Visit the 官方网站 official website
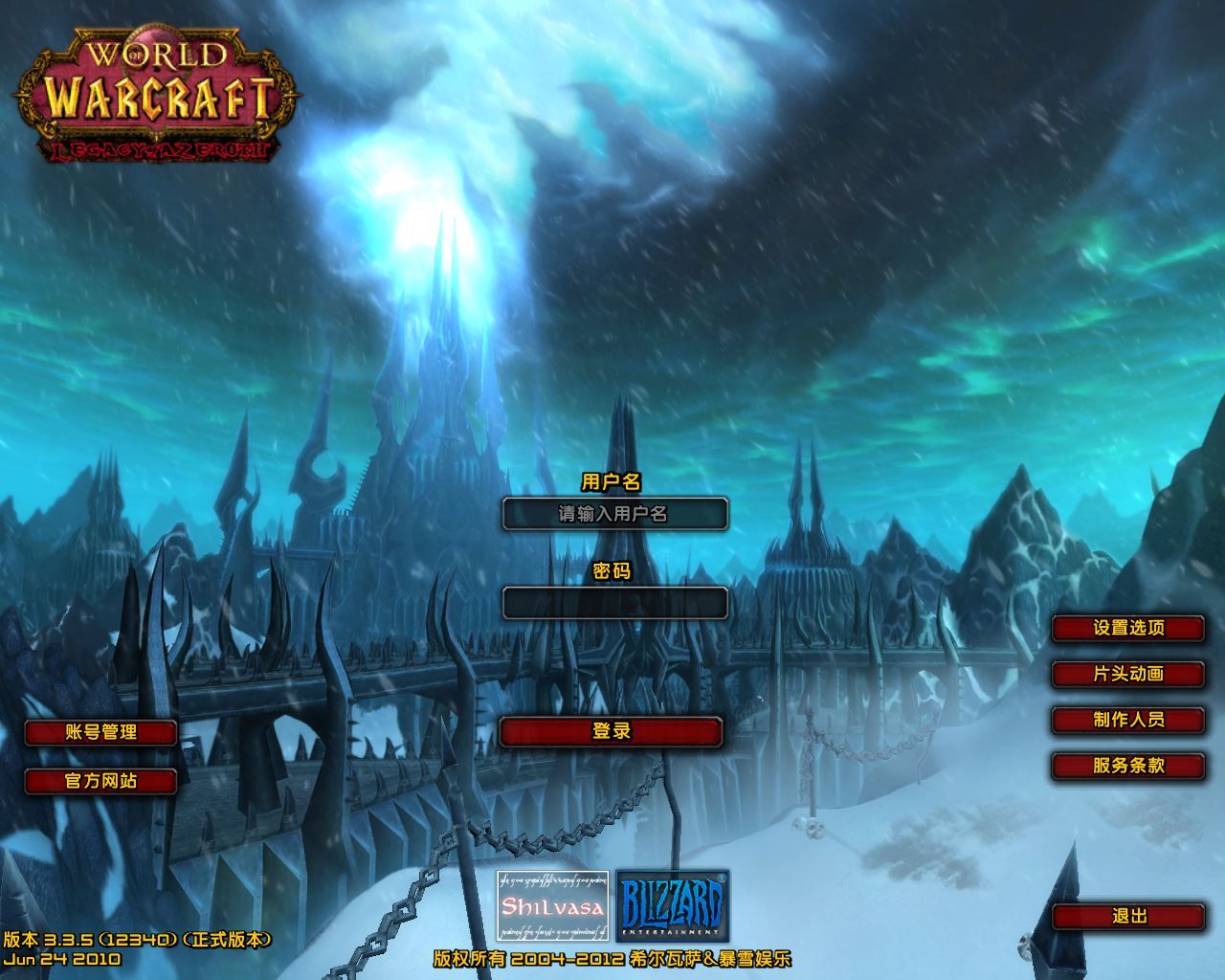 pos(101,781)
